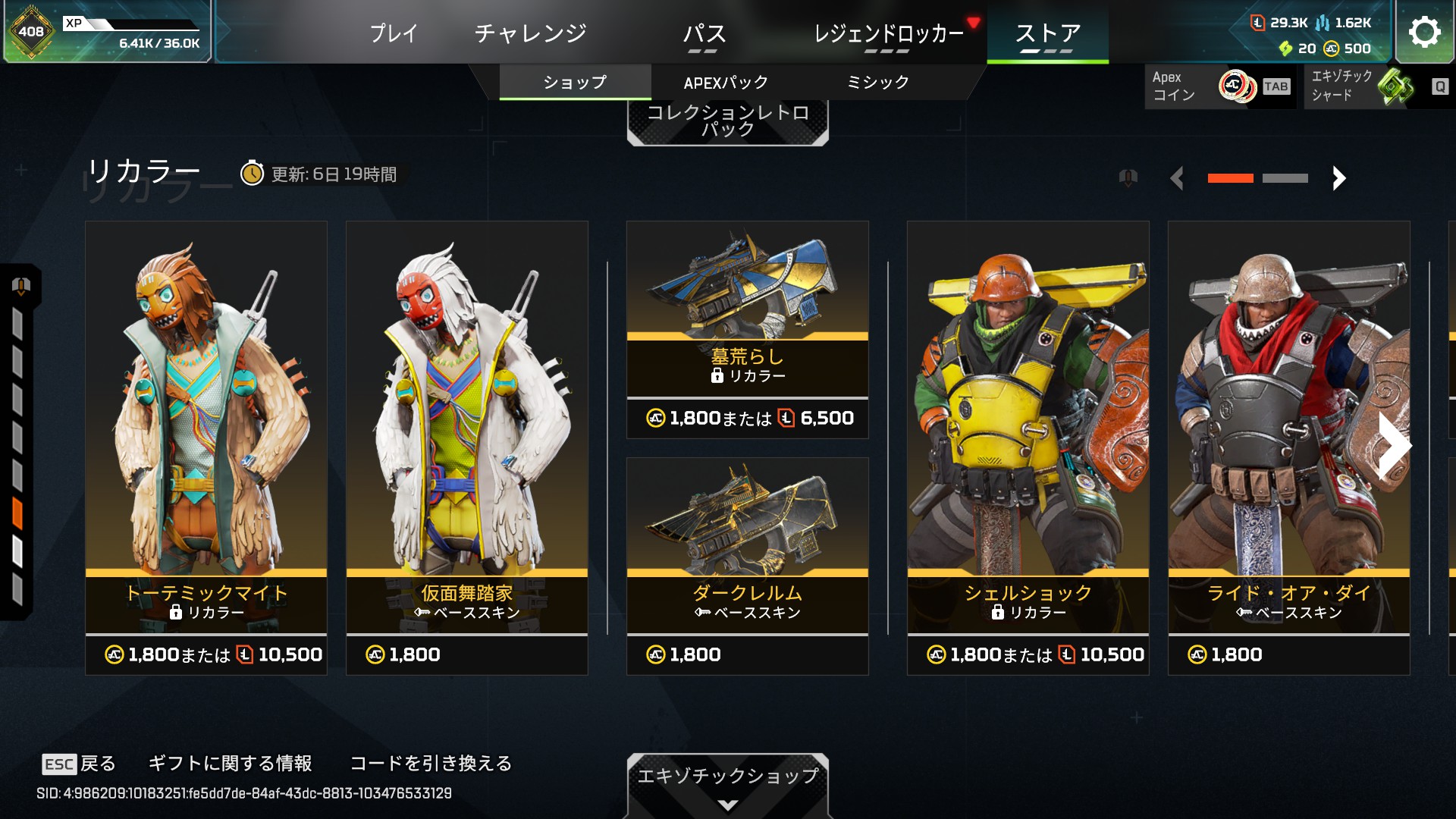This screenshot has width=1456, height=819.
Task: Select the ショップ sub-tab
Action: pyautogui.click(x=575, y=83)
